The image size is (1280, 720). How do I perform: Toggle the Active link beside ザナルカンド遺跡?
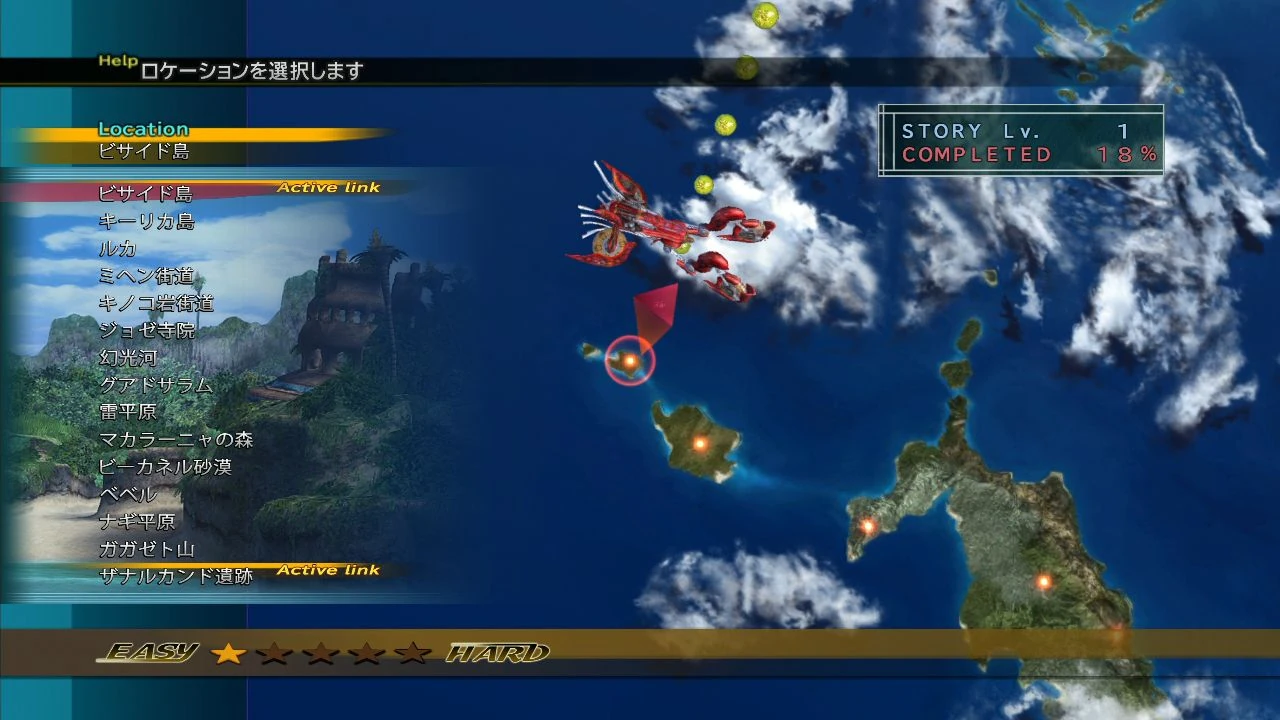pos(330,569)
